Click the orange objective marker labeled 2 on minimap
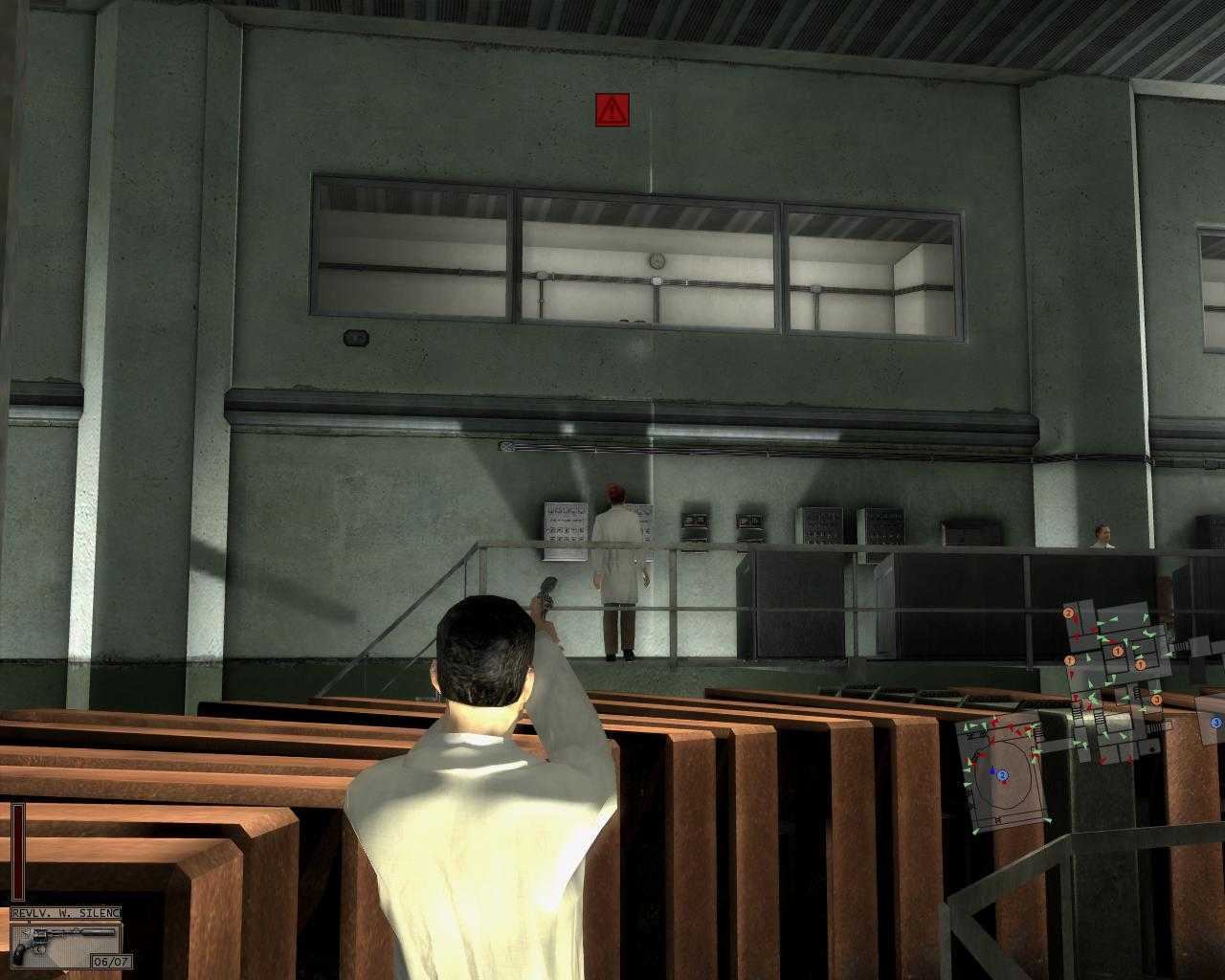The image size is (1225, 980). coord(1068,612)
